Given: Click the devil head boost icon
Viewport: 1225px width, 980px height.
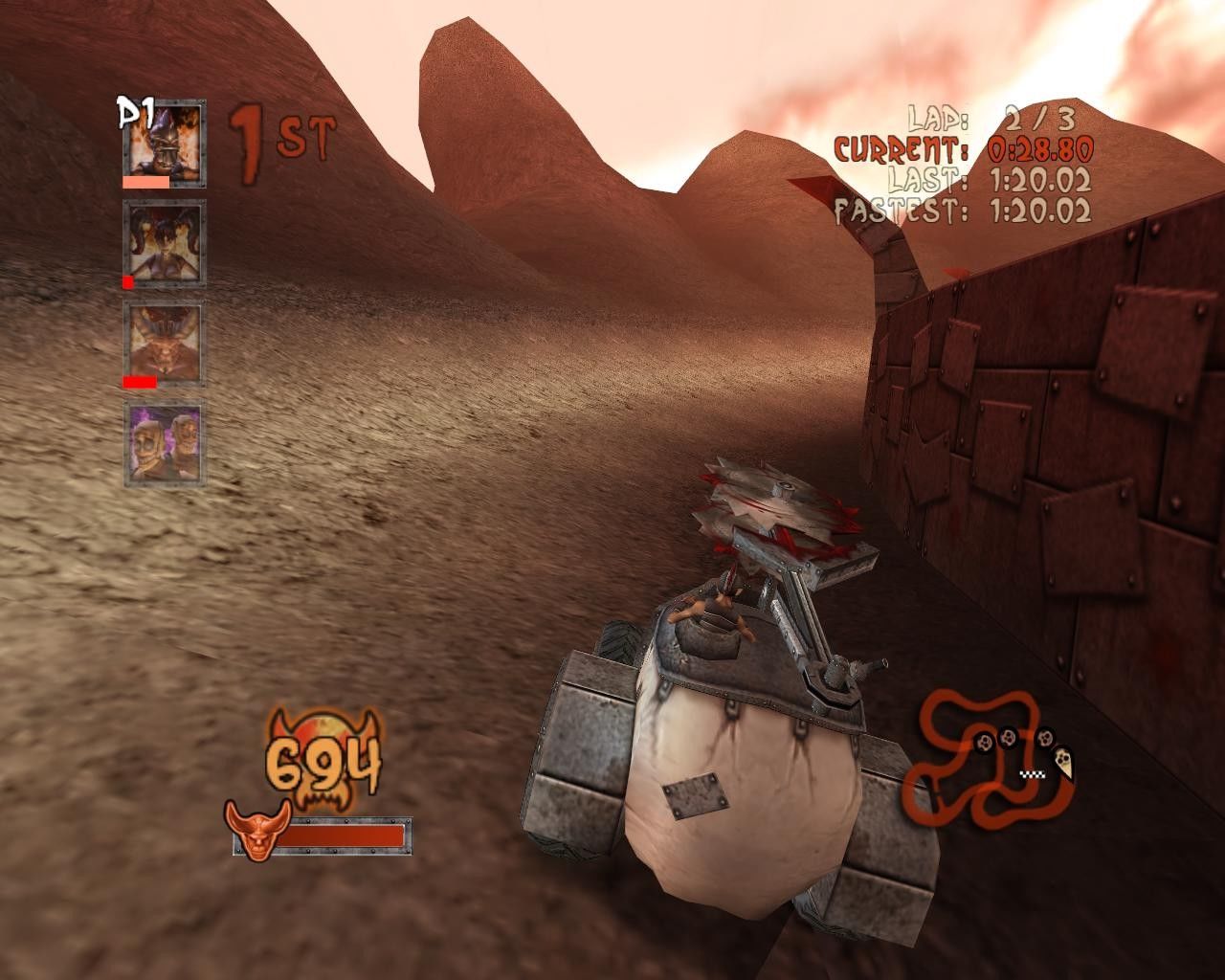Looking at the screenshot, I should [x=252, y=830].
